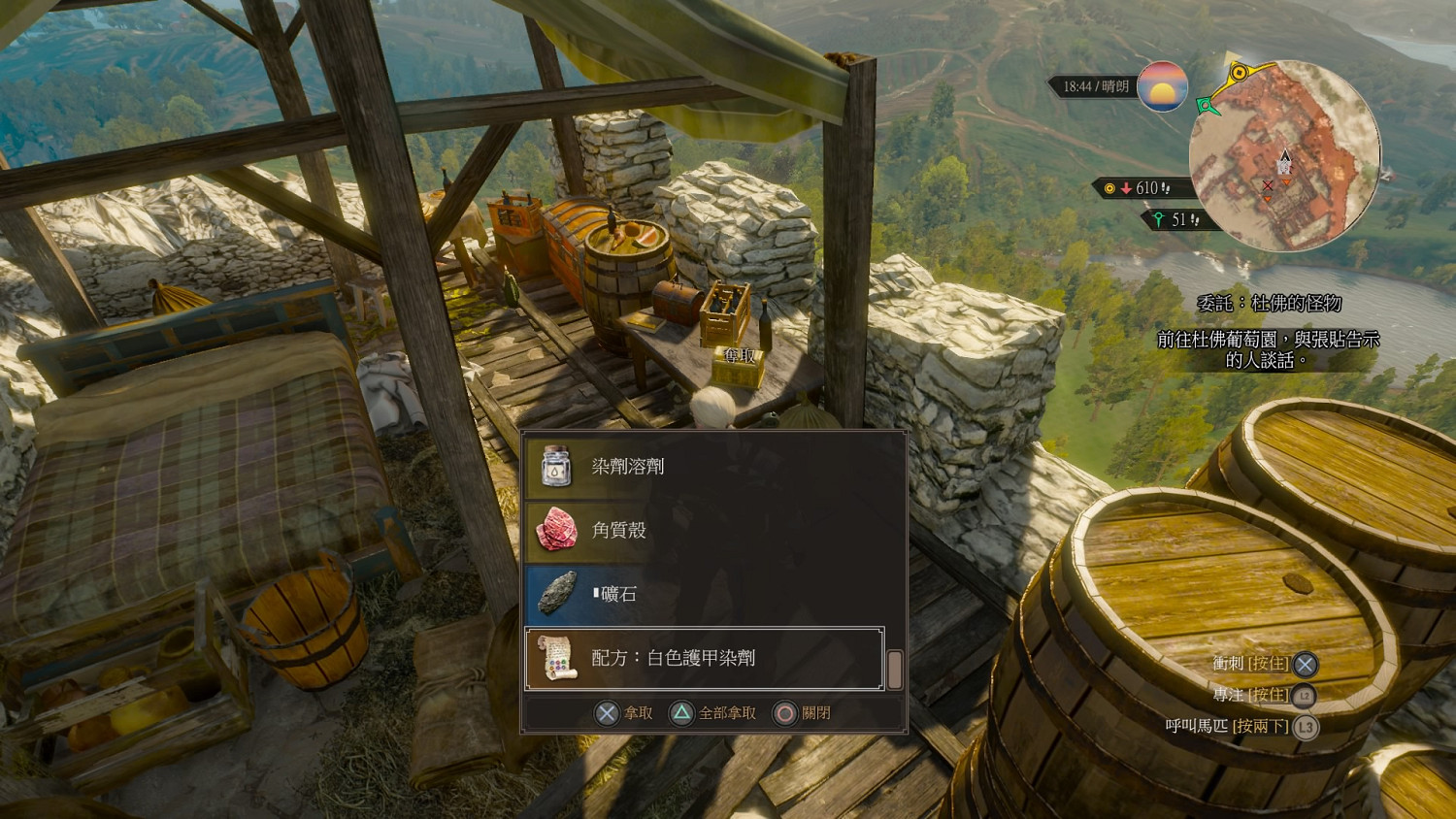Click the yellow quest marker on minimap edge
1456x819 pixels.
1239,73
